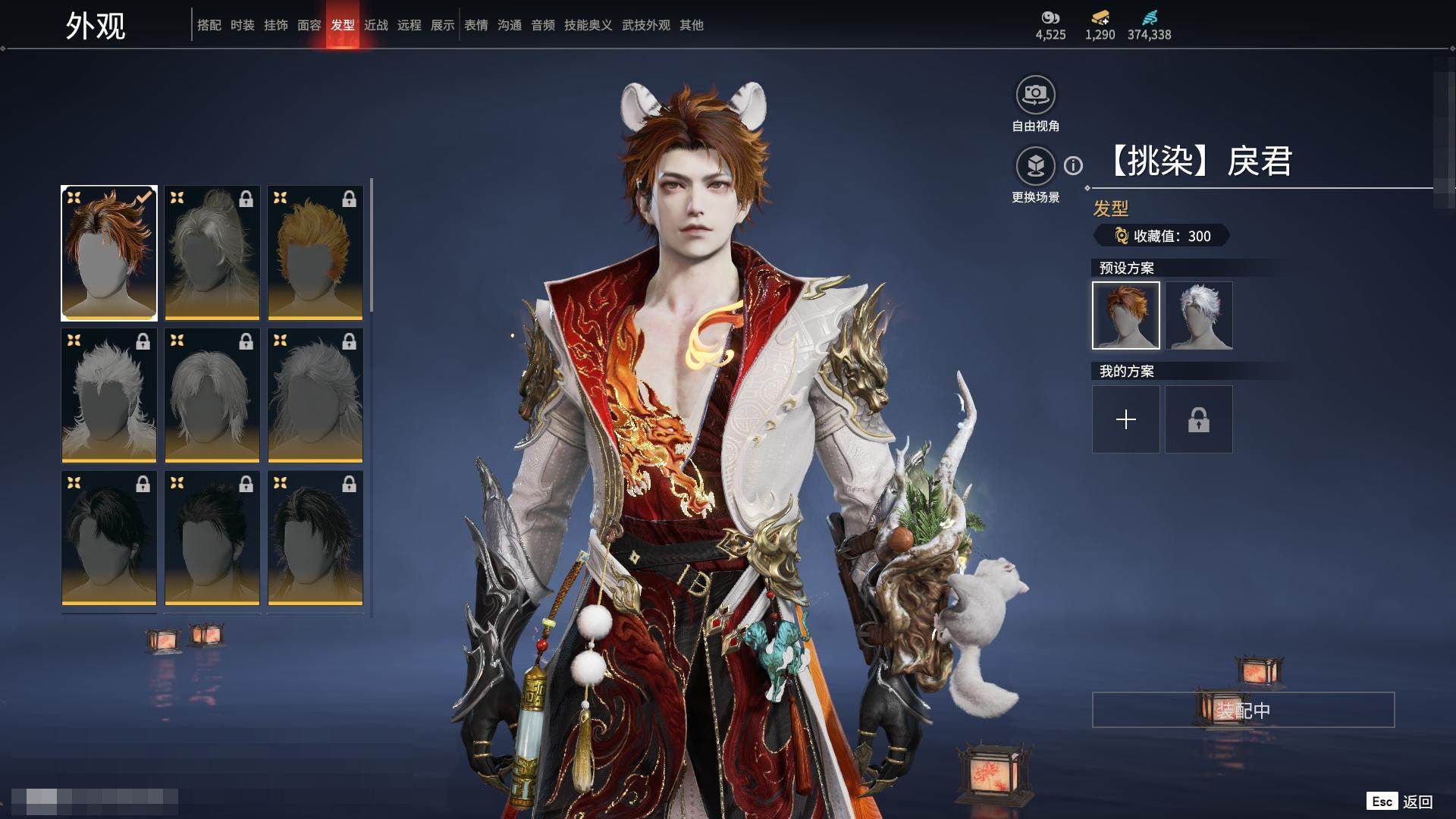Screen dimensions: 1456x819
Task: Click 返回 to go back
Action: coord(1417,802)
